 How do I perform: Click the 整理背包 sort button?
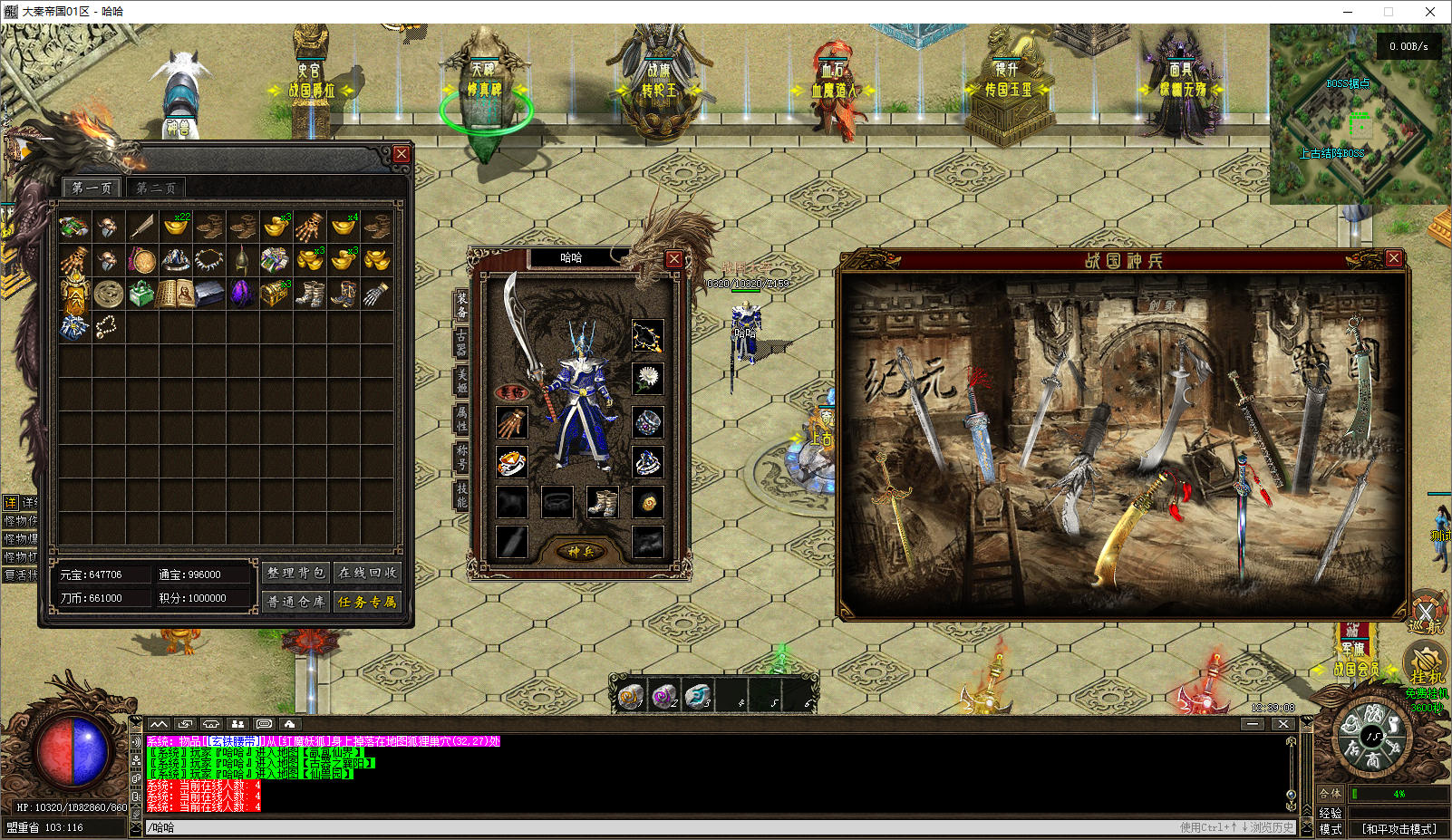[295, 573]
